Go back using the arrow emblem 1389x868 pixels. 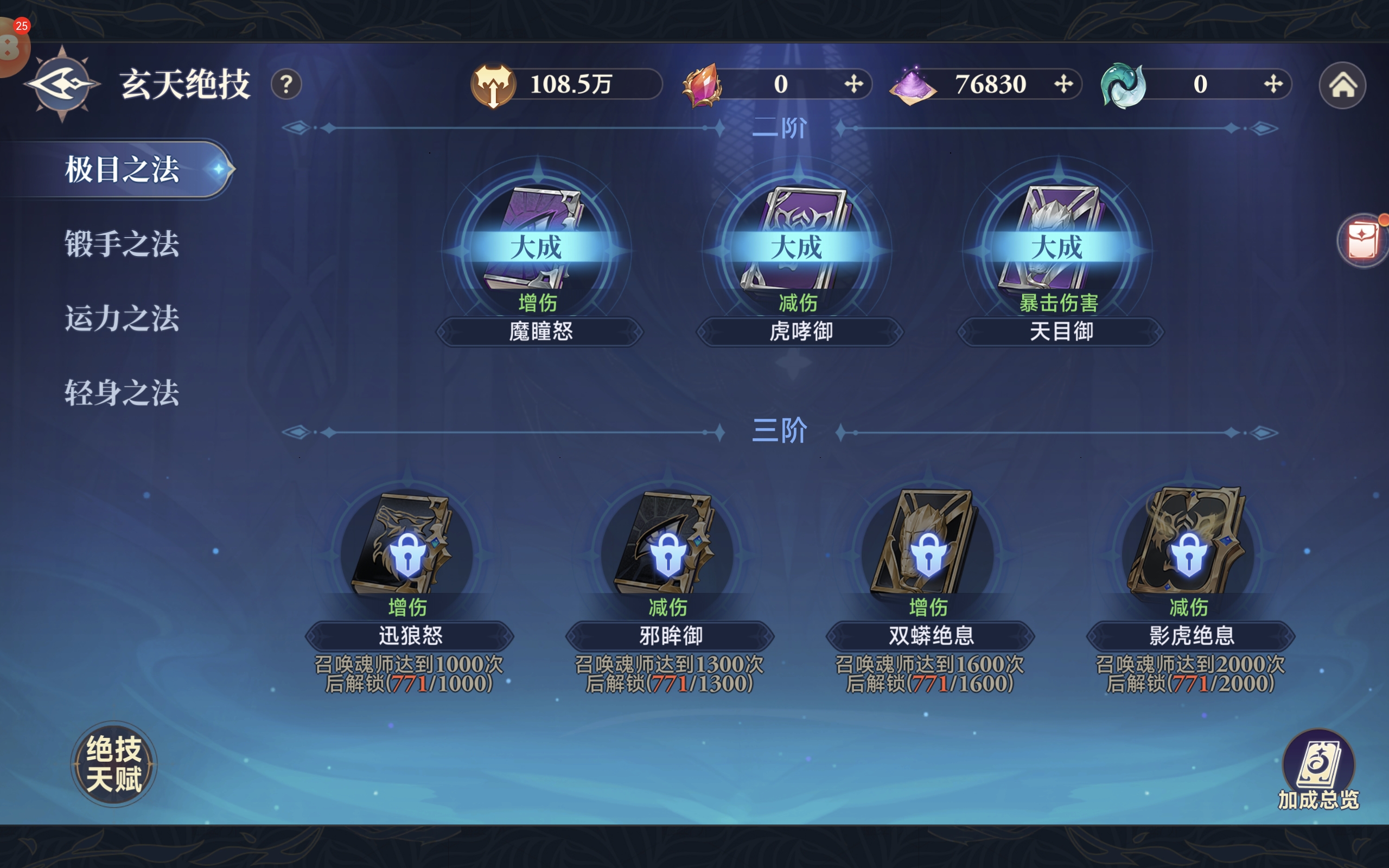tap(62, 85)
